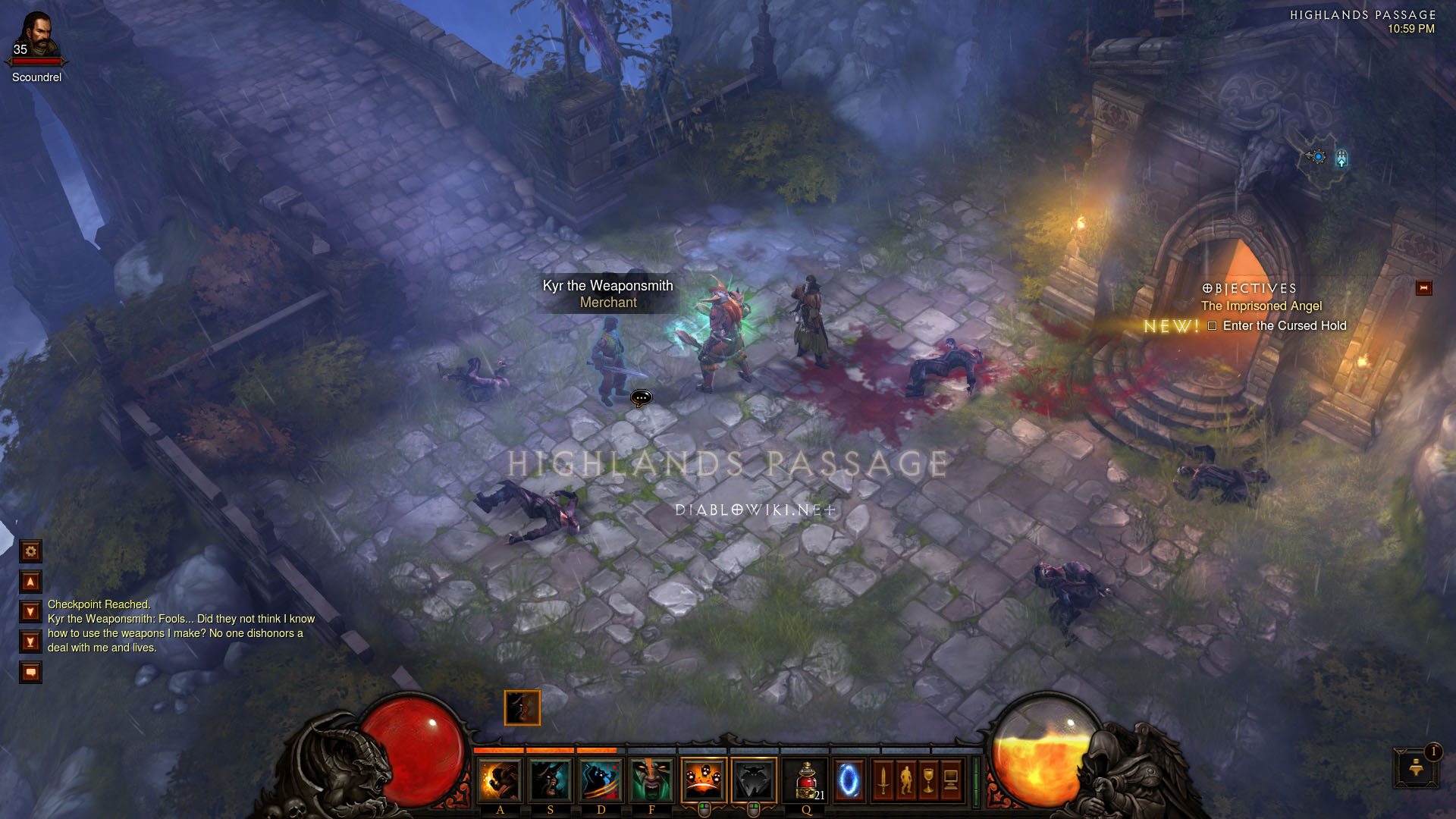Activate the skill bound to A
The image size is (1456, 819).
tap(500, 780)
